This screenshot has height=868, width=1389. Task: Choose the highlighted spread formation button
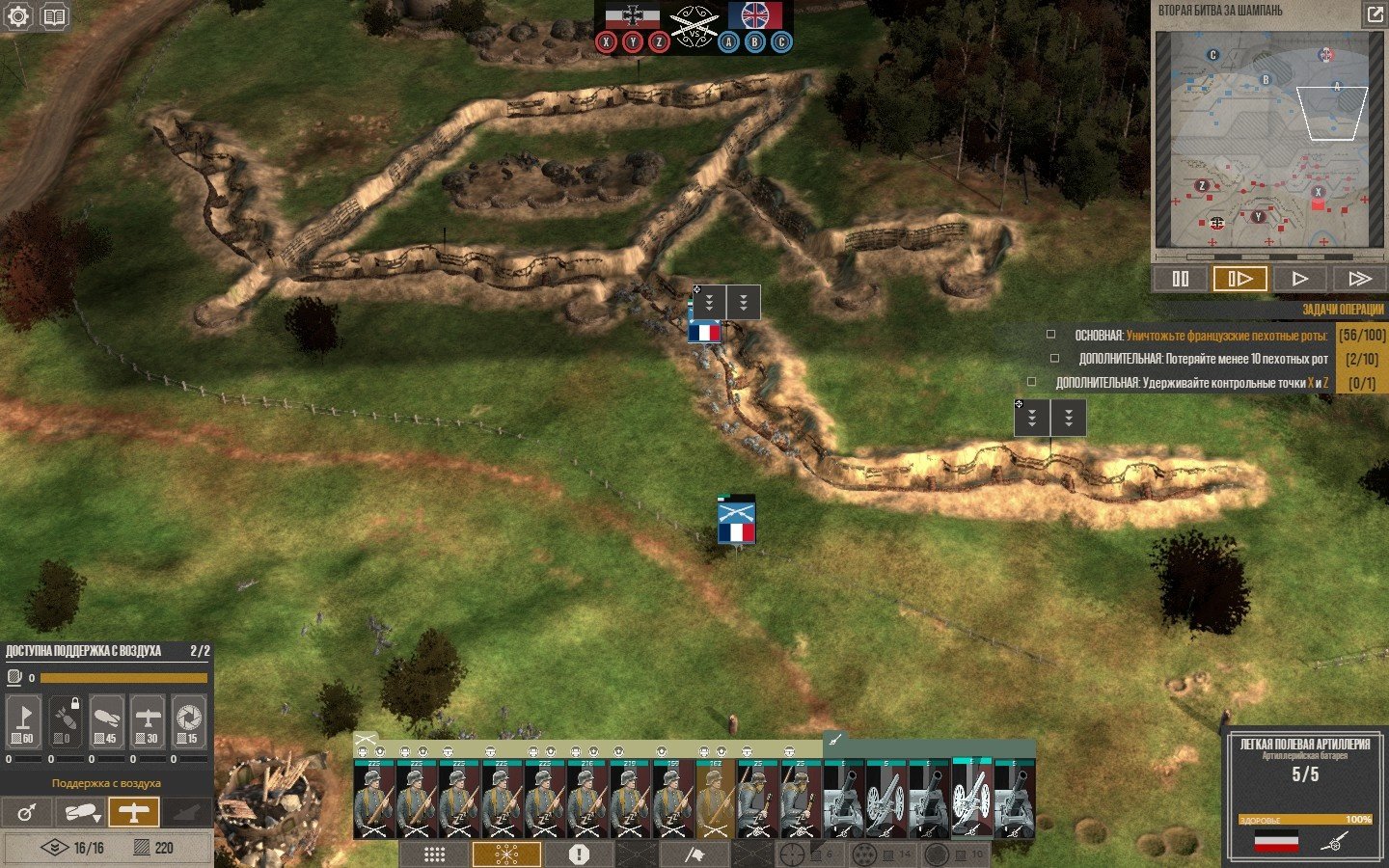point(506,854)
